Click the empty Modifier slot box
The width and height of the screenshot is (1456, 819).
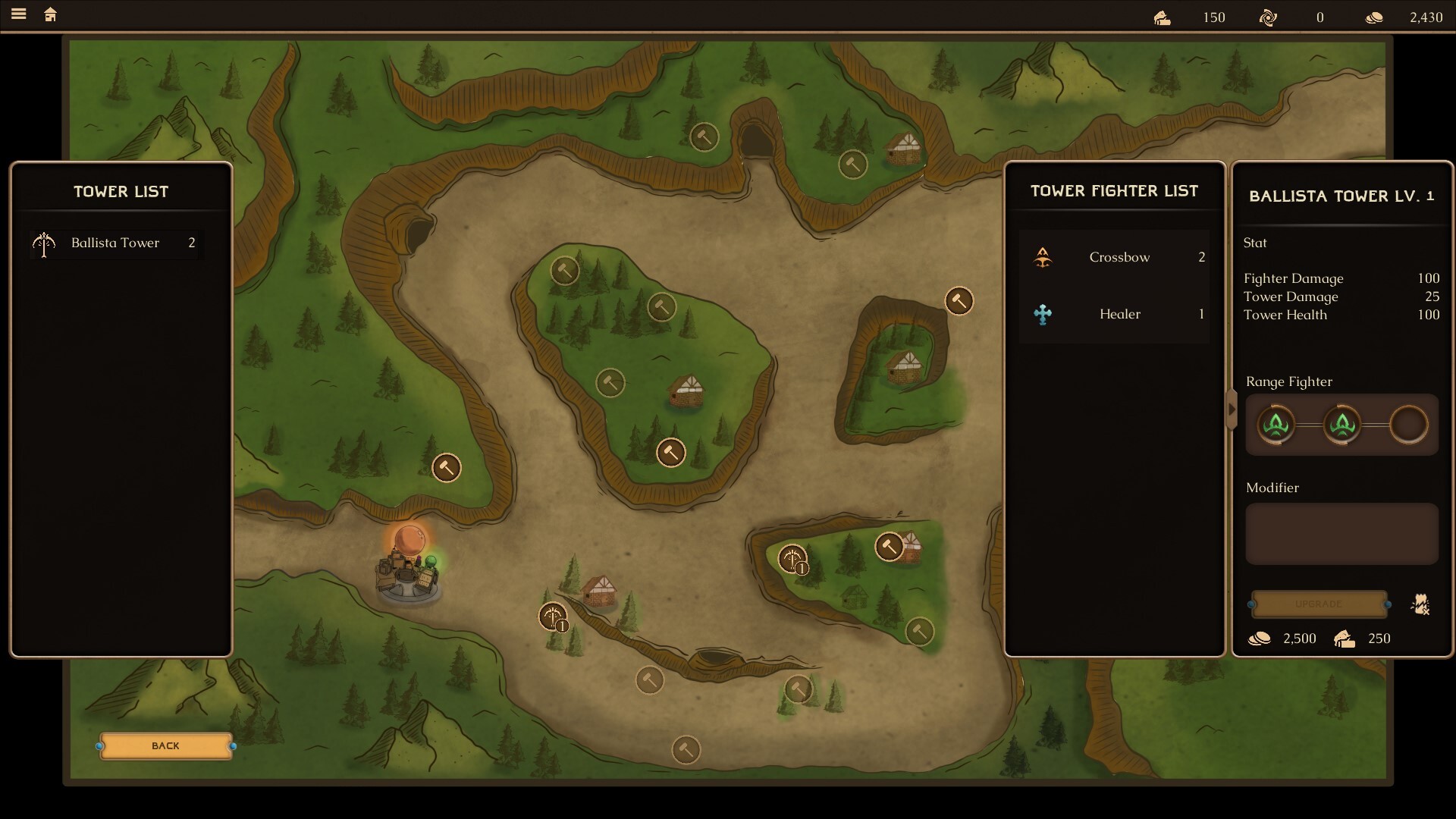(1341, 534)
